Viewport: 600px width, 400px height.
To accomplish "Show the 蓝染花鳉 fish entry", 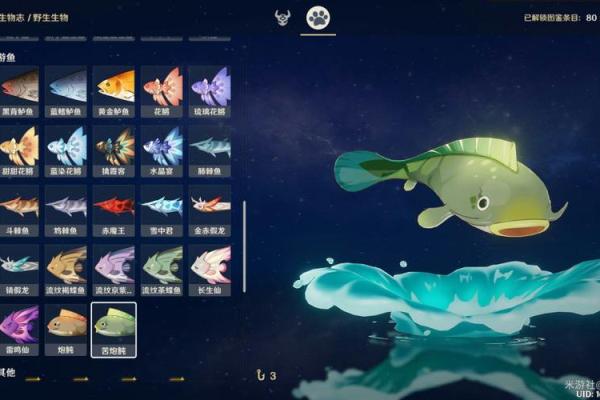I will pyautogui.click(x=67, y=147).
